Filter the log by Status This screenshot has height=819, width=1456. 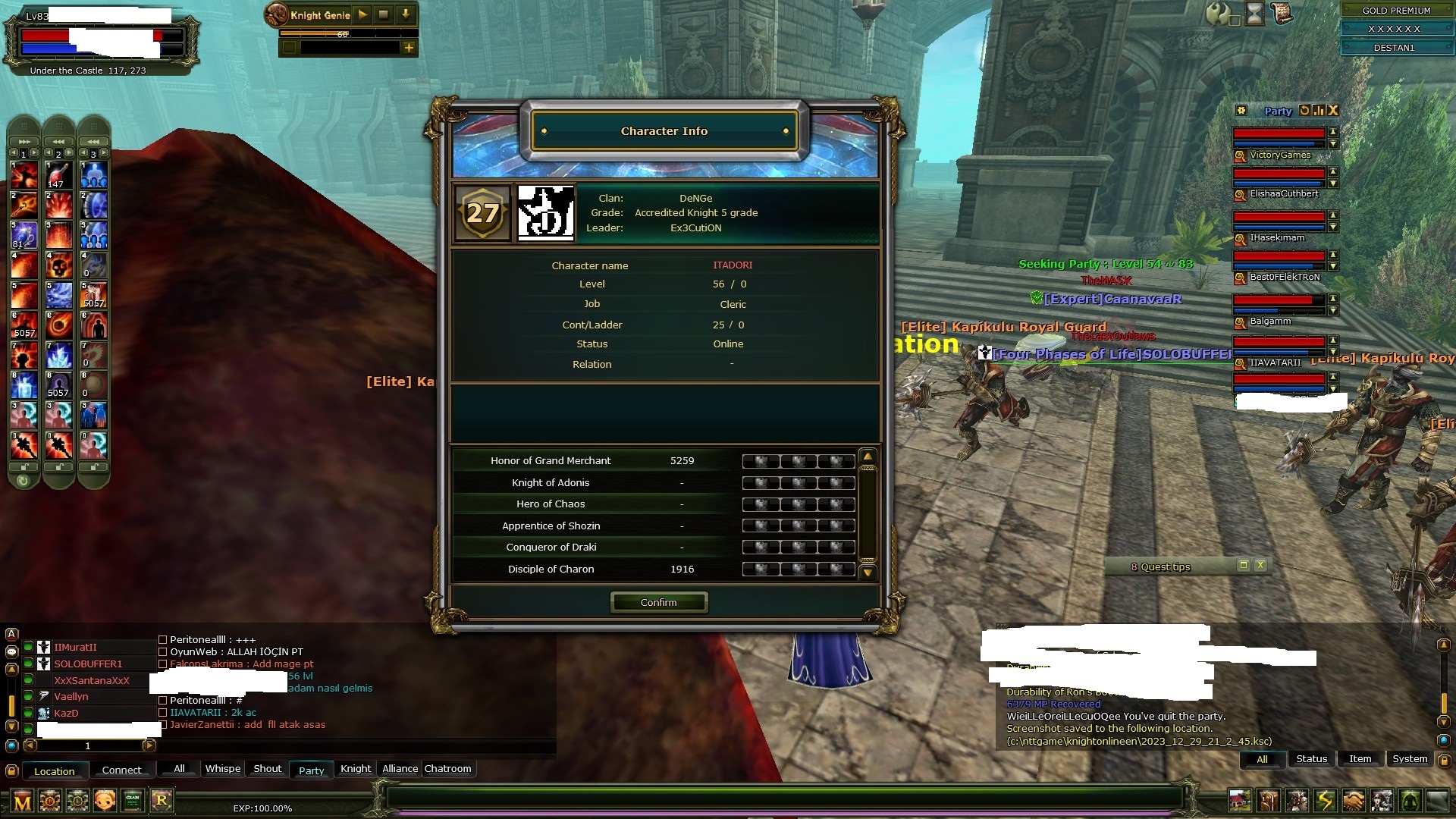(1311, 758)
